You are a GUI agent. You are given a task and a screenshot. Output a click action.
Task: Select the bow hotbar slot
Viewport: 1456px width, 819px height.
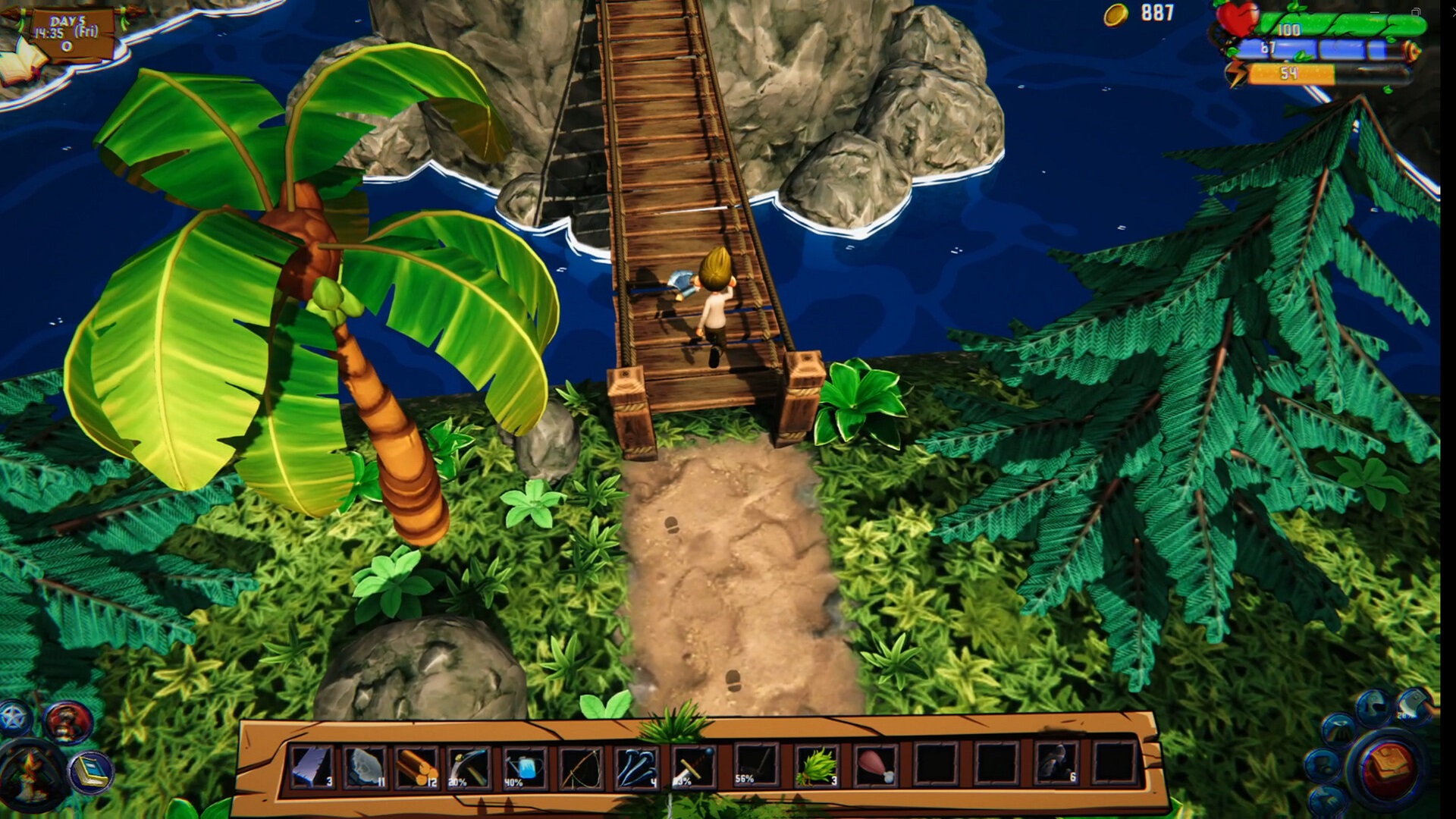pyautogui.click(x=581, y=767)
